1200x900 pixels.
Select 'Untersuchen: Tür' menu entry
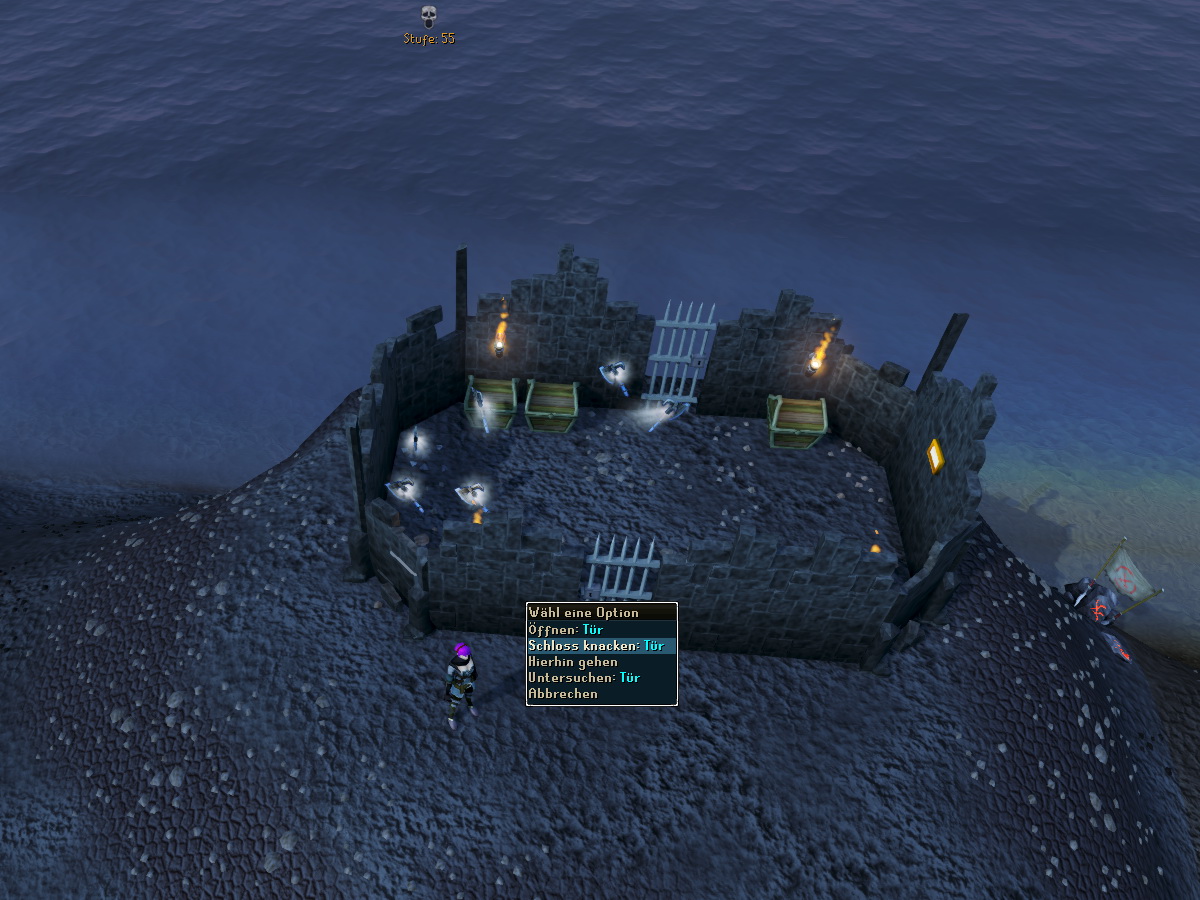tap(584, 678)
